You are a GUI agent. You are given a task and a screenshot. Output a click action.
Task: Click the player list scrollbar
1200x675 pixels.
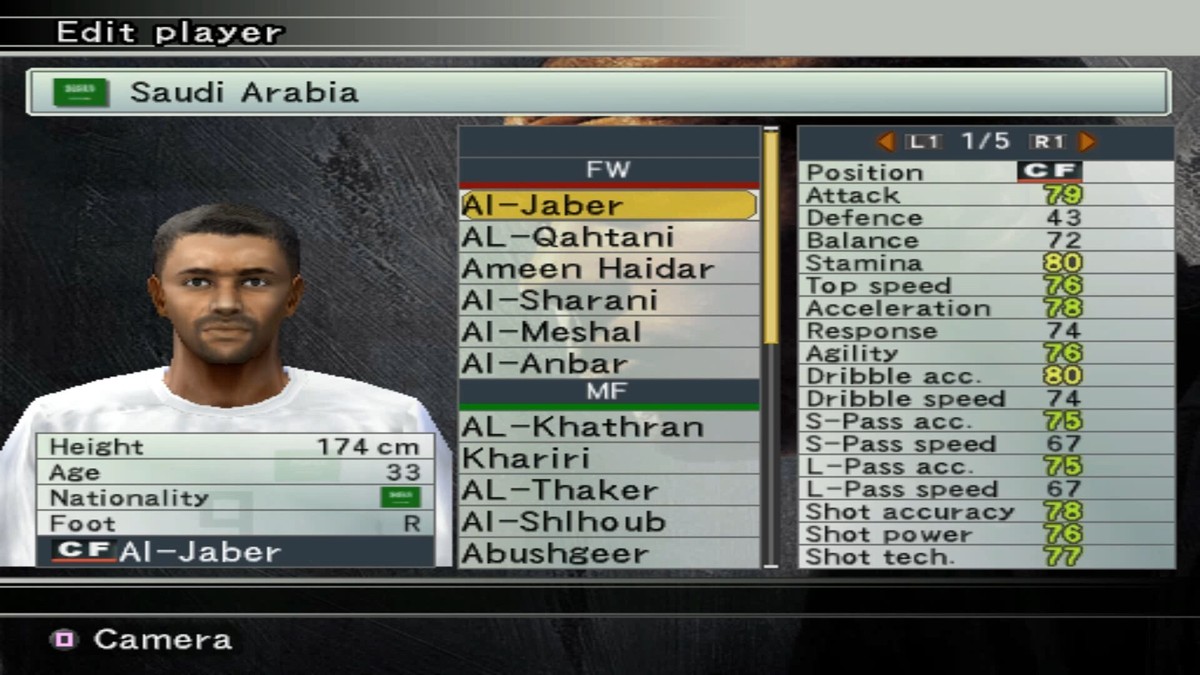pyautogui.click(x=771, y=240)
